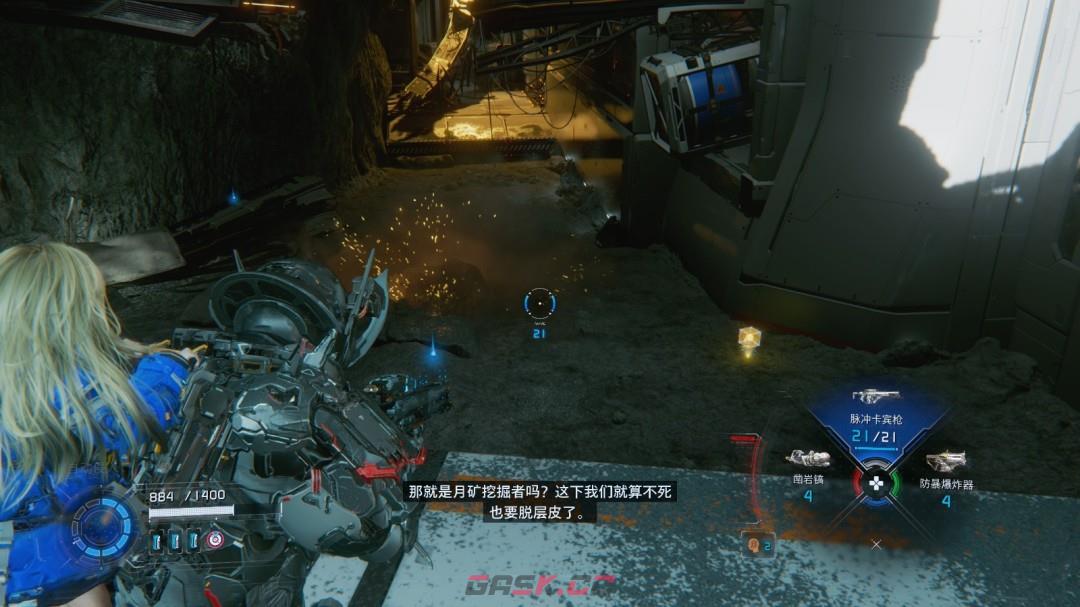Image resolution: width=1080 pixels, height=607 pixels.
Task: Switch to the 凿岩镐 weapon slot
Action: 808,459
